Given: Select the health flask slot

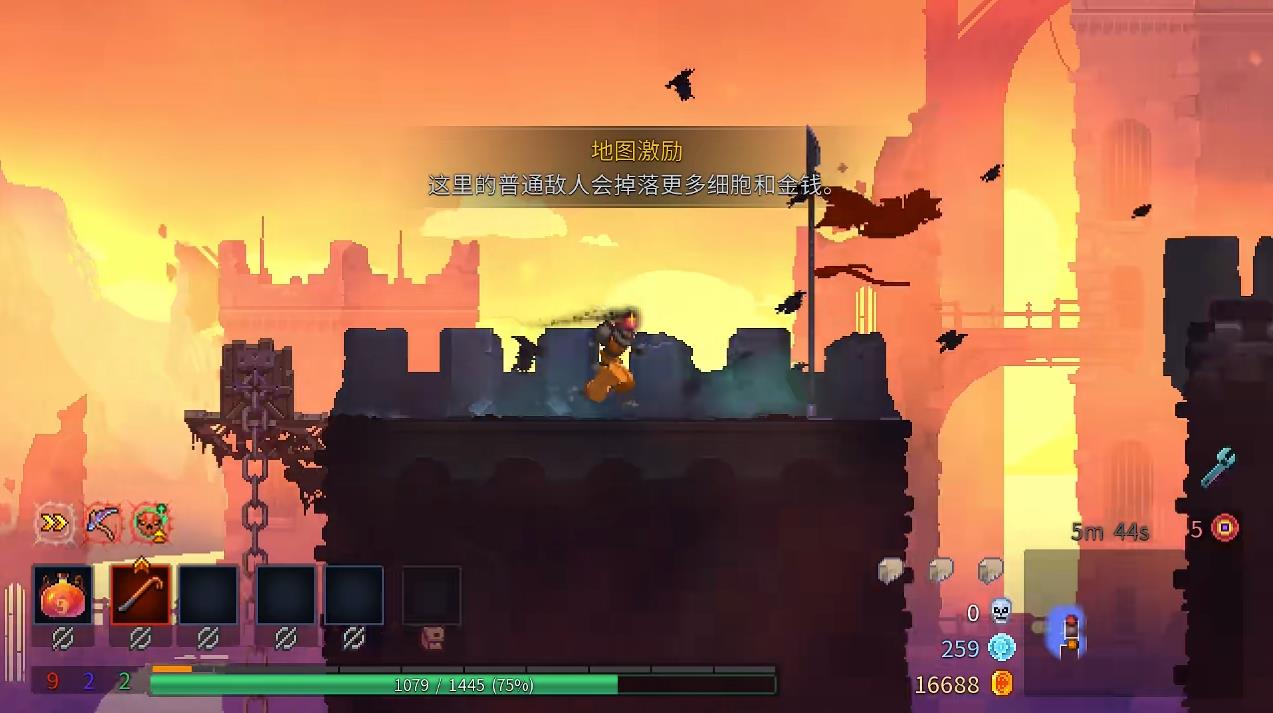Looking at the screenshot, I should pos(63,595).
